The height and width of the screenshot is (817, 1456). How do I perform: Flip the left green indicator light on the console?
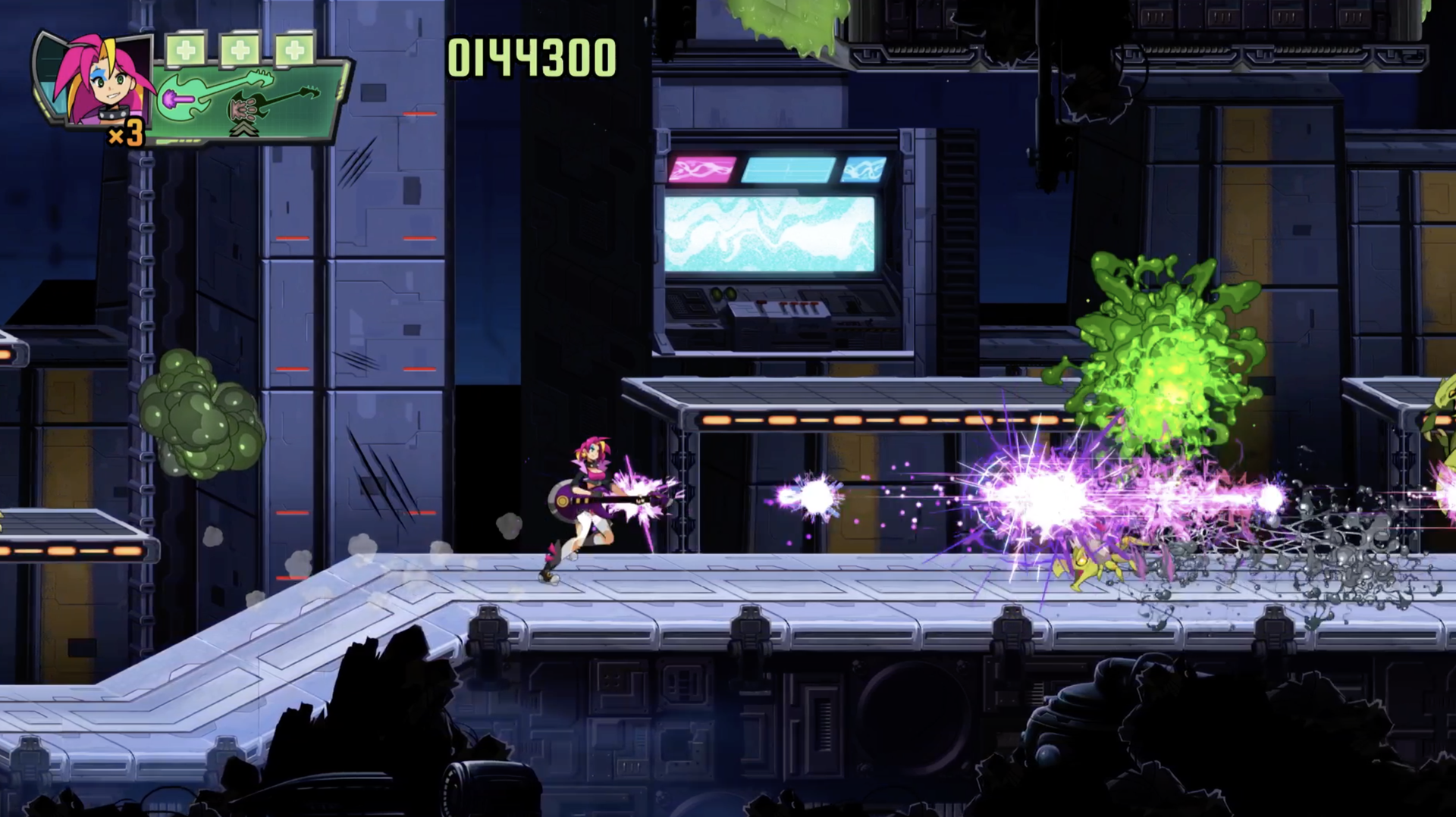point(717,293)
